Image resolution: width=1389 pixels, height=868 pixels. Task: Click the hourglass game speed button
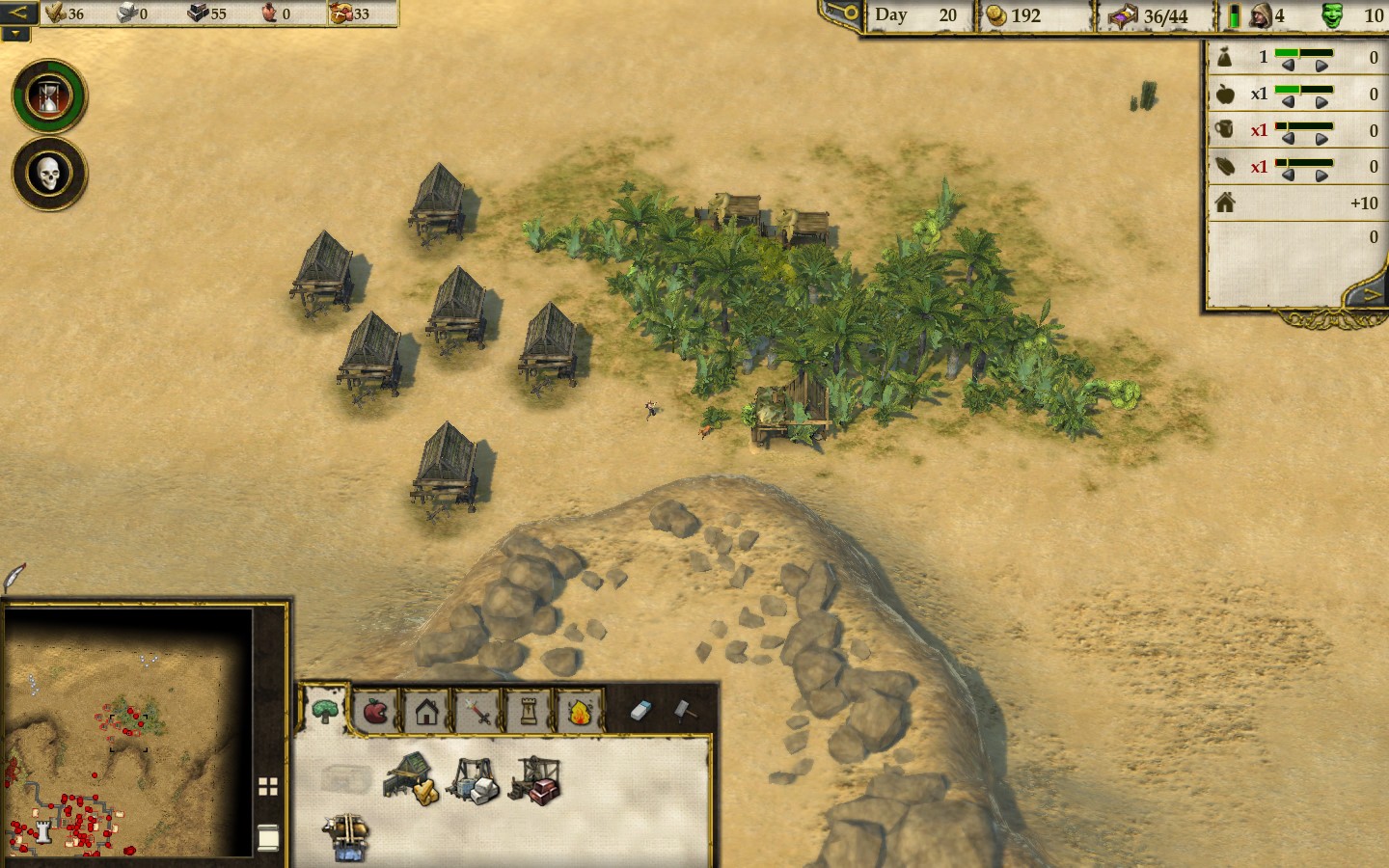(x=49, y=96)
